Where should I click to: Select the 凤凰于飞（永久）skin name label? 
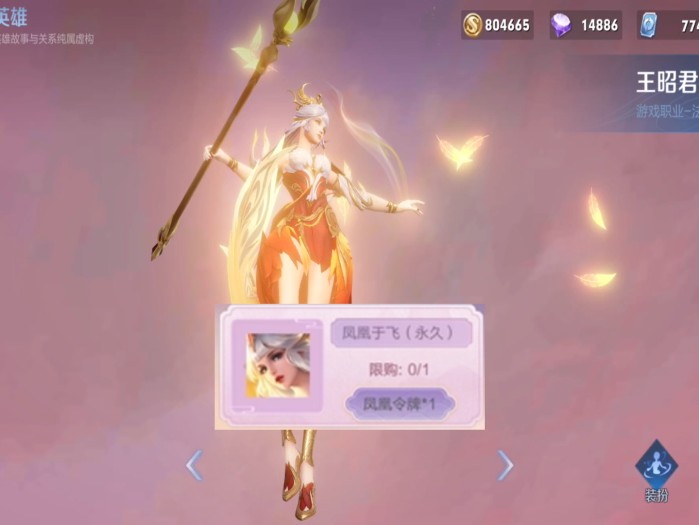(x=400, y=333)
